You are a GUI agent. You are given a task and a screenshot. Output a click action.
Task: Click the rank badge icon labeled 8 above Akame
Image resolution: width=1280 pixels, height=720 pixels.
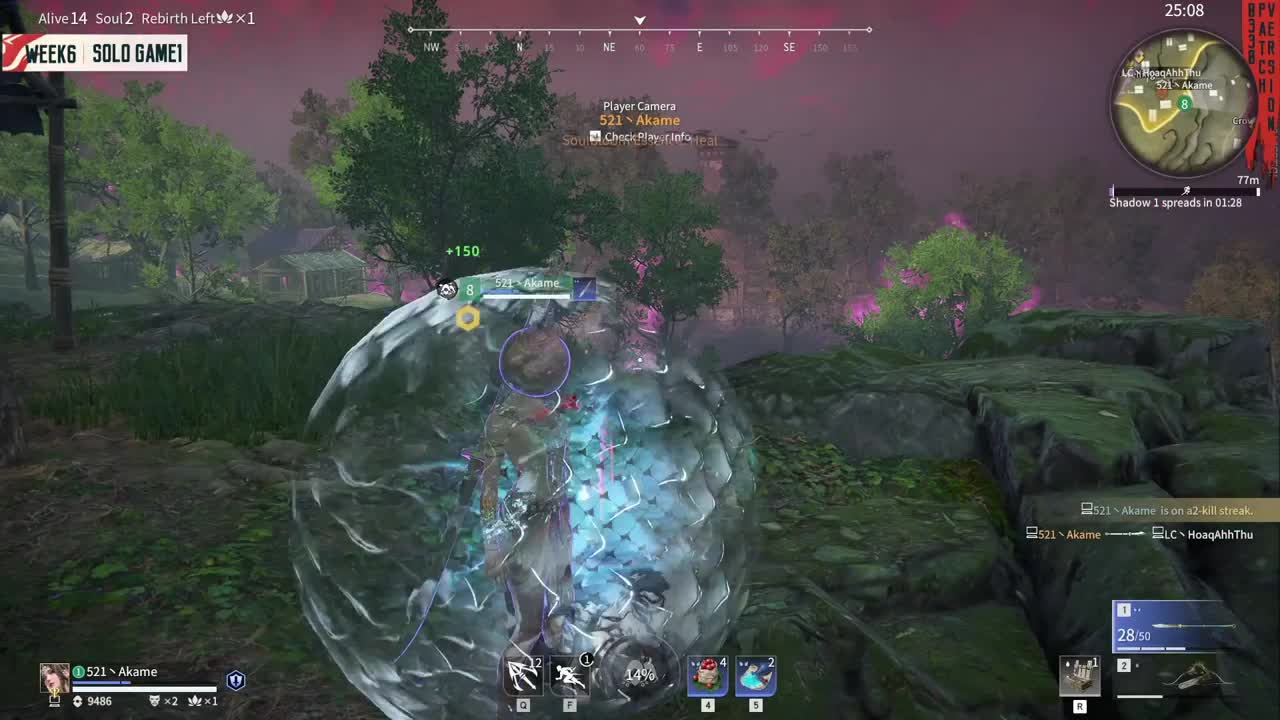(x=469, y=290)
